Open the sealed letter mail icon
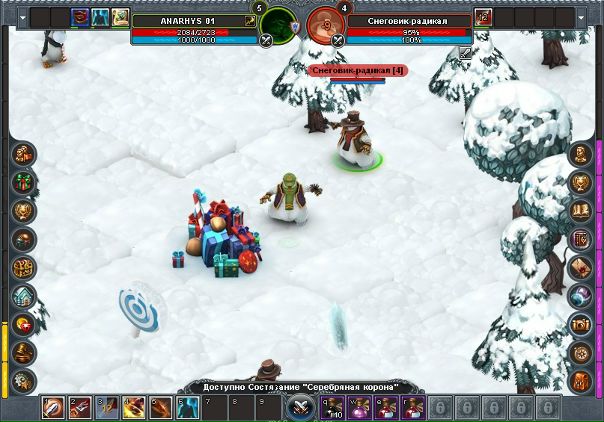This screenshot has width=604, height=422. 580,268
